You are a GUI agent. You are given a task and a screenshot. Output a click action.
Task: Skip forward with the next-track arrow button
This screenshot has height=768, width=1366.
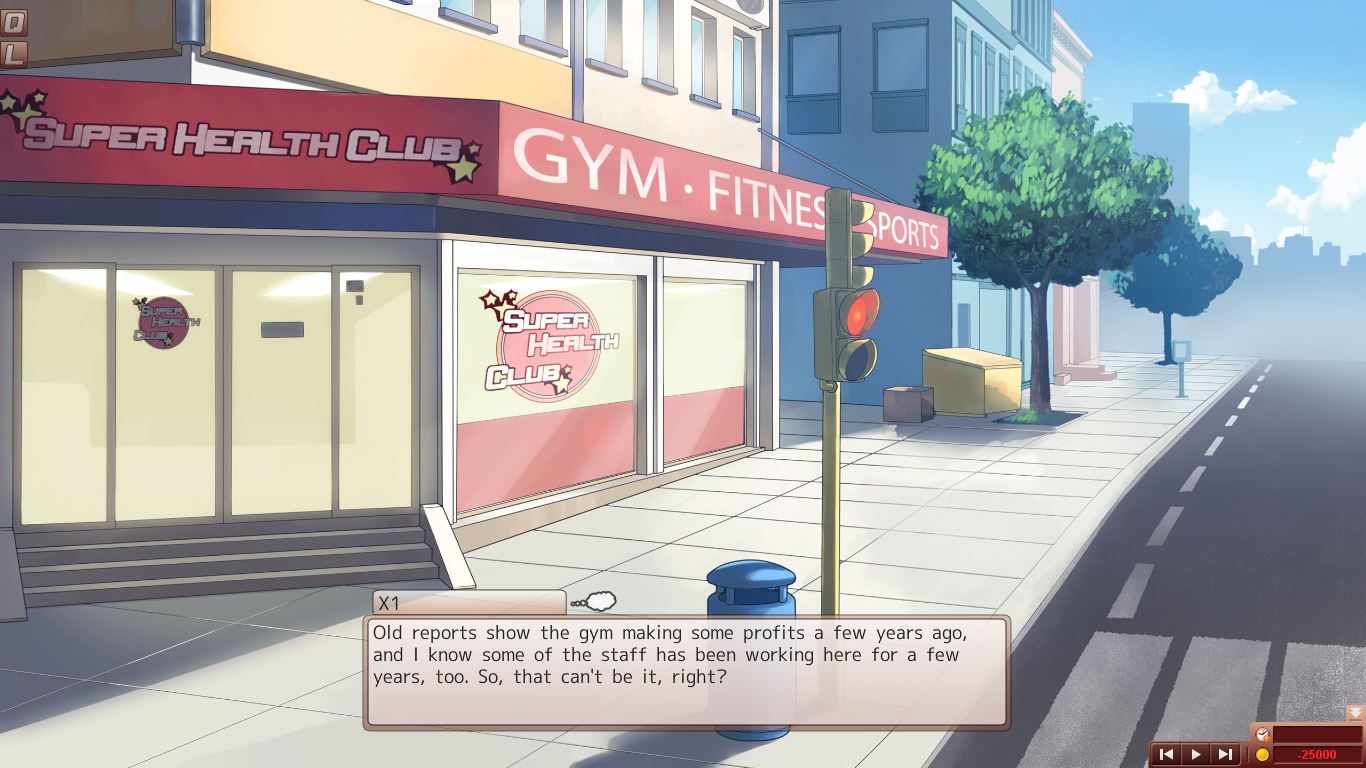[1224, 754]
